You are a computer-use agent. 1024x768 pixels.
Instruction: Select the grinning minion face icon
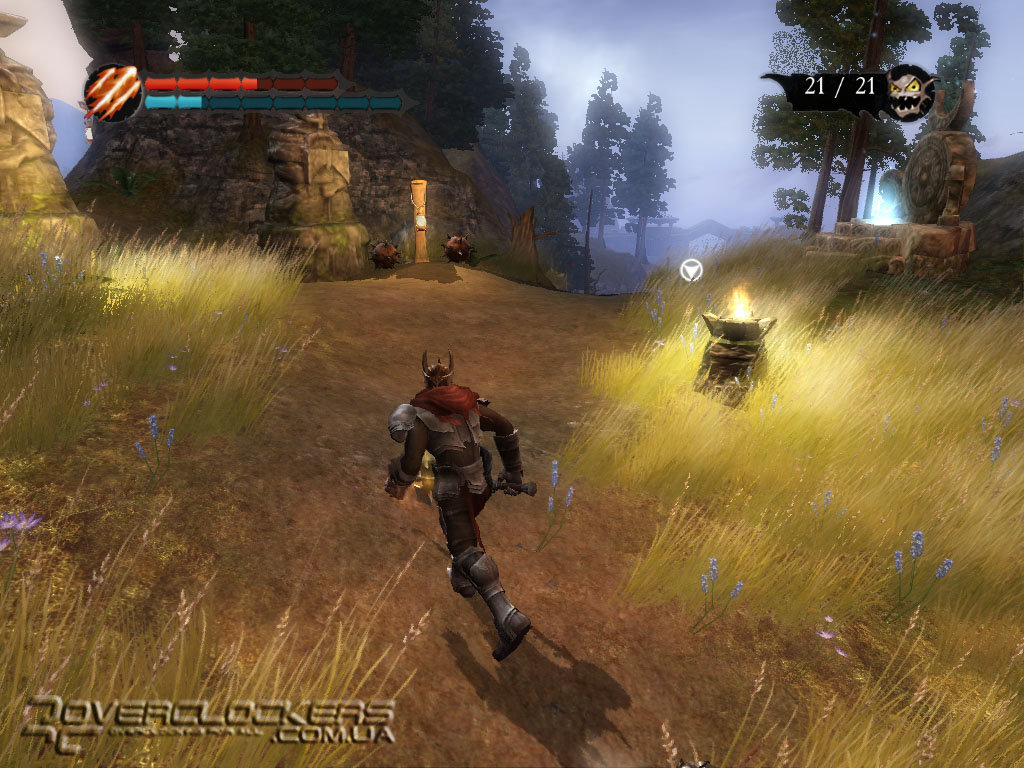pyautogui.click(x=911, y=91)
